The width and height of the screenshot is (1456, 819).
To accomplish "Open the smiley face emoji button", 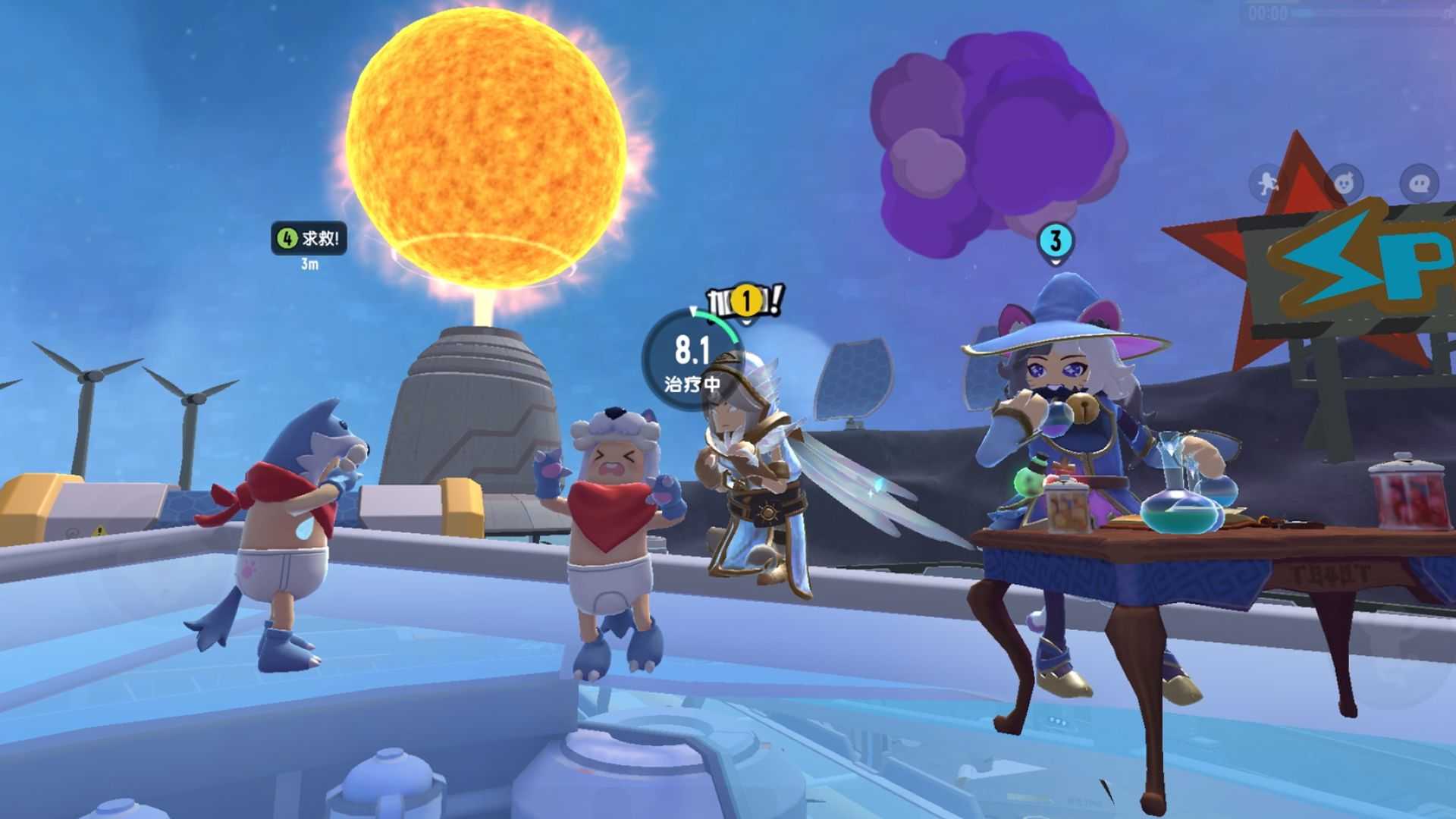I will point(1344,183).
